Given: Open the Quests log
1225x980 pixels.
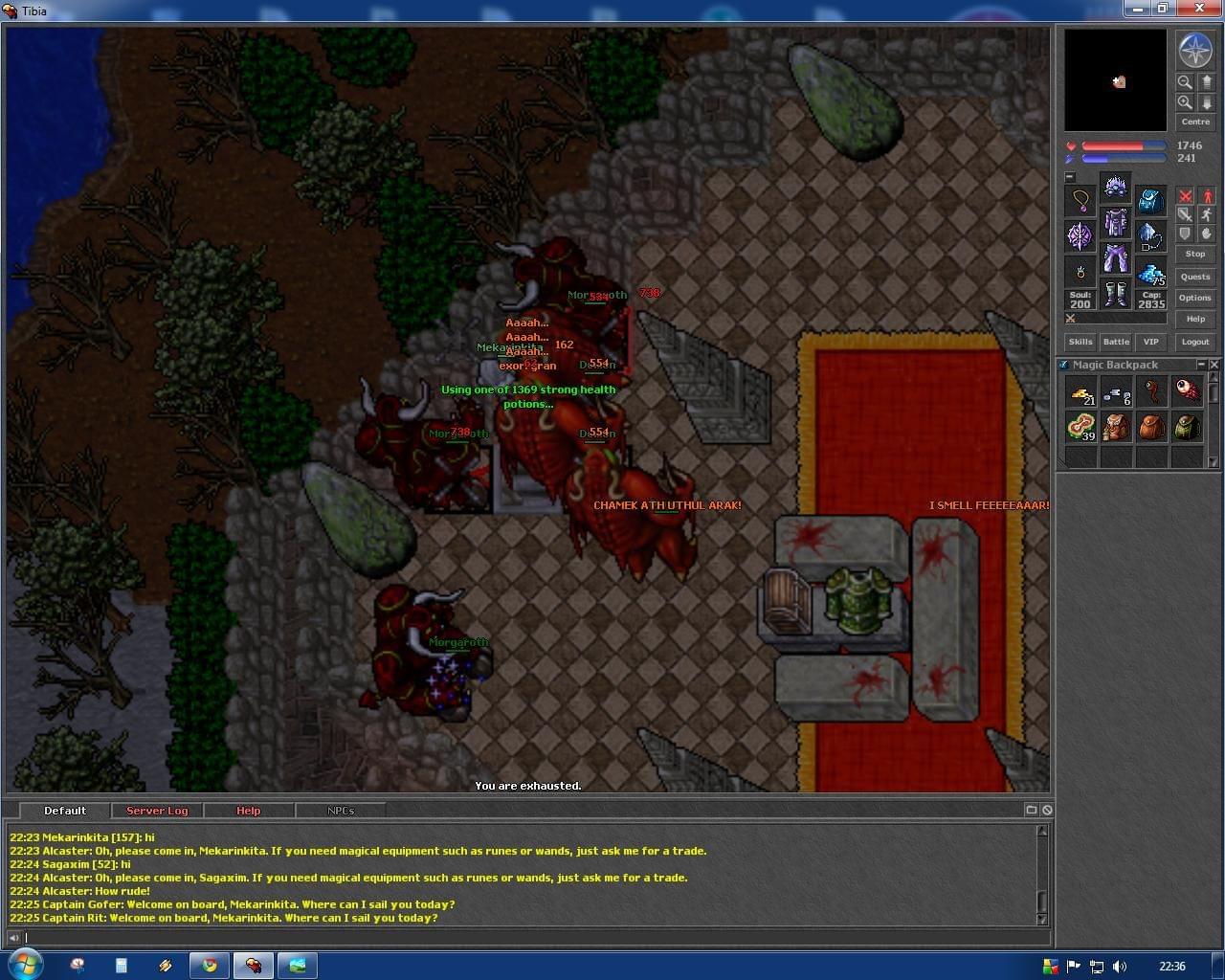Looking at the screenshot, I should pos(1195,277).
